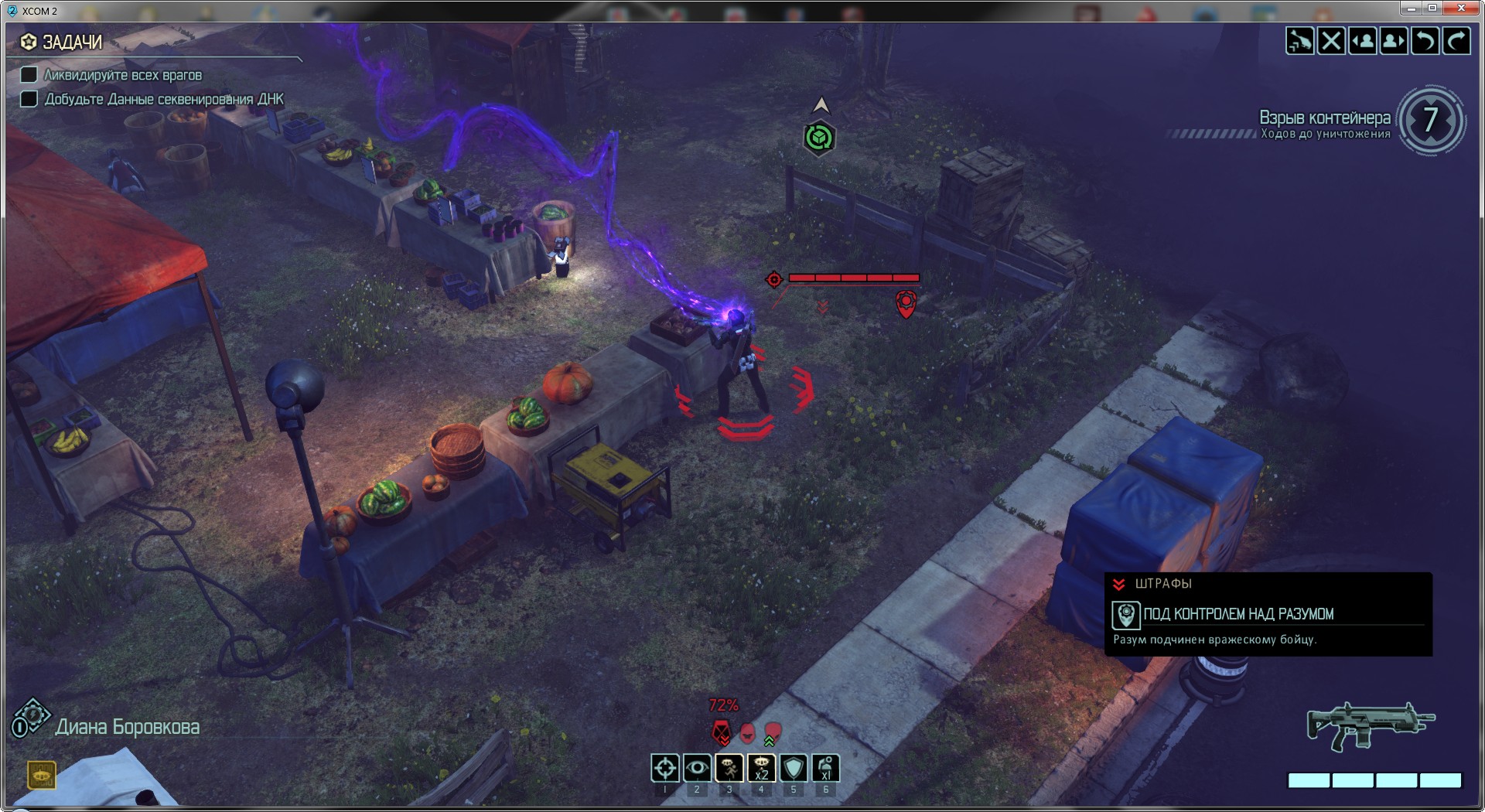Image resolution: width=1485 pixels, height=812 pixels.
Task: Click the green objective marker icon
Action: [818, 138]
